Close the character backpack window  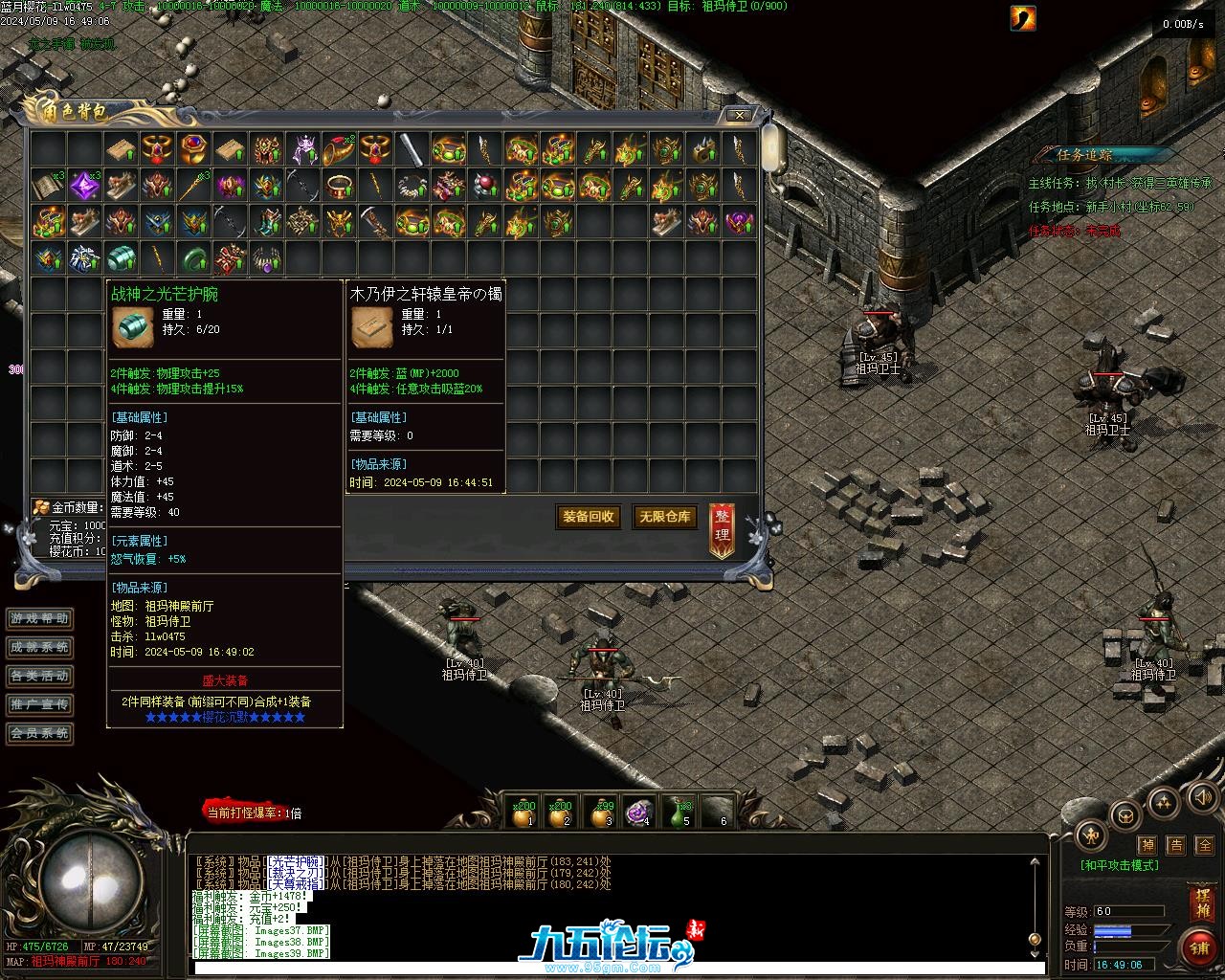[x=739, y=116]
